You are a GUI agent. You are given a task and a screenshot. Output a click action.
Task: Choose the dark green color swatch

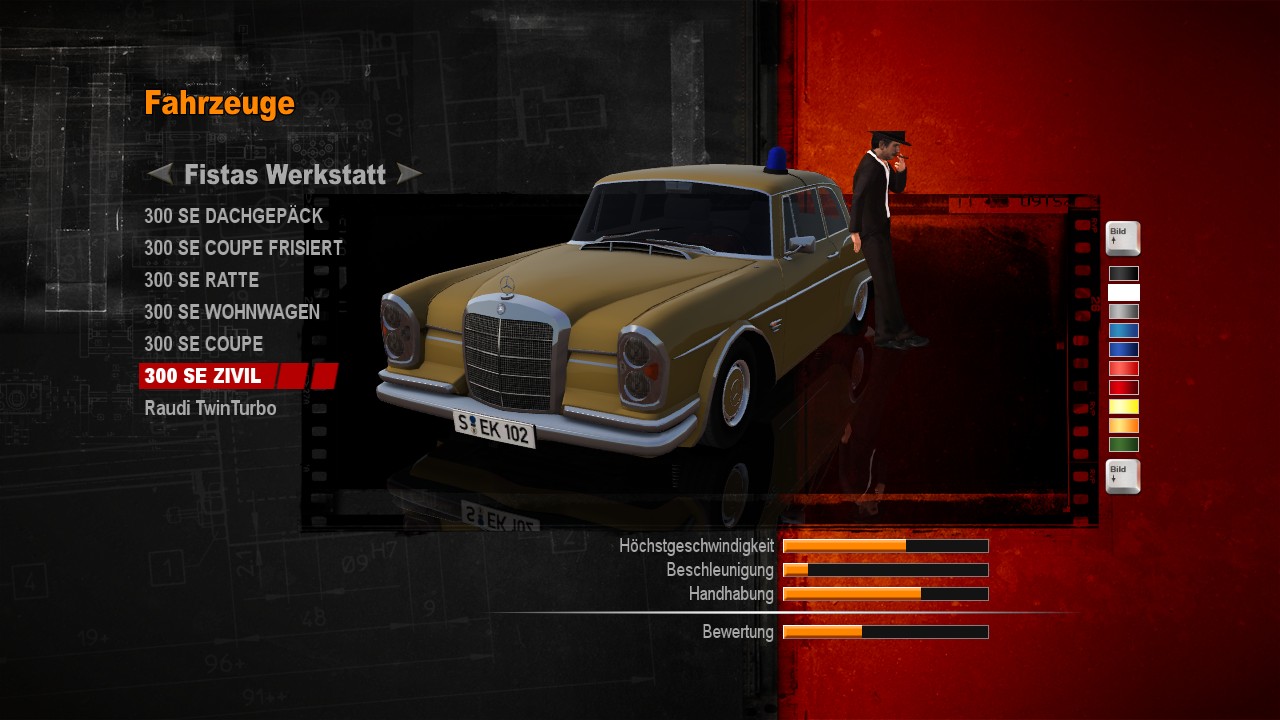tap(1123, 444)
